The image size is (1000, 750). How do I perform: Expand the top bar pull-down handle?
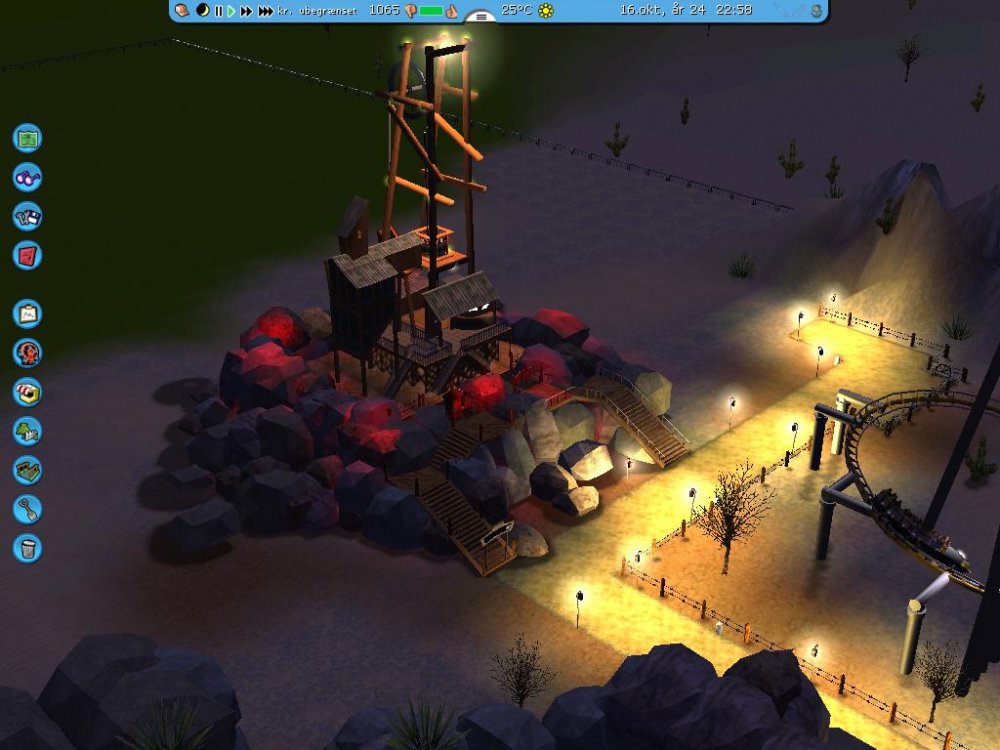[481, 17]
